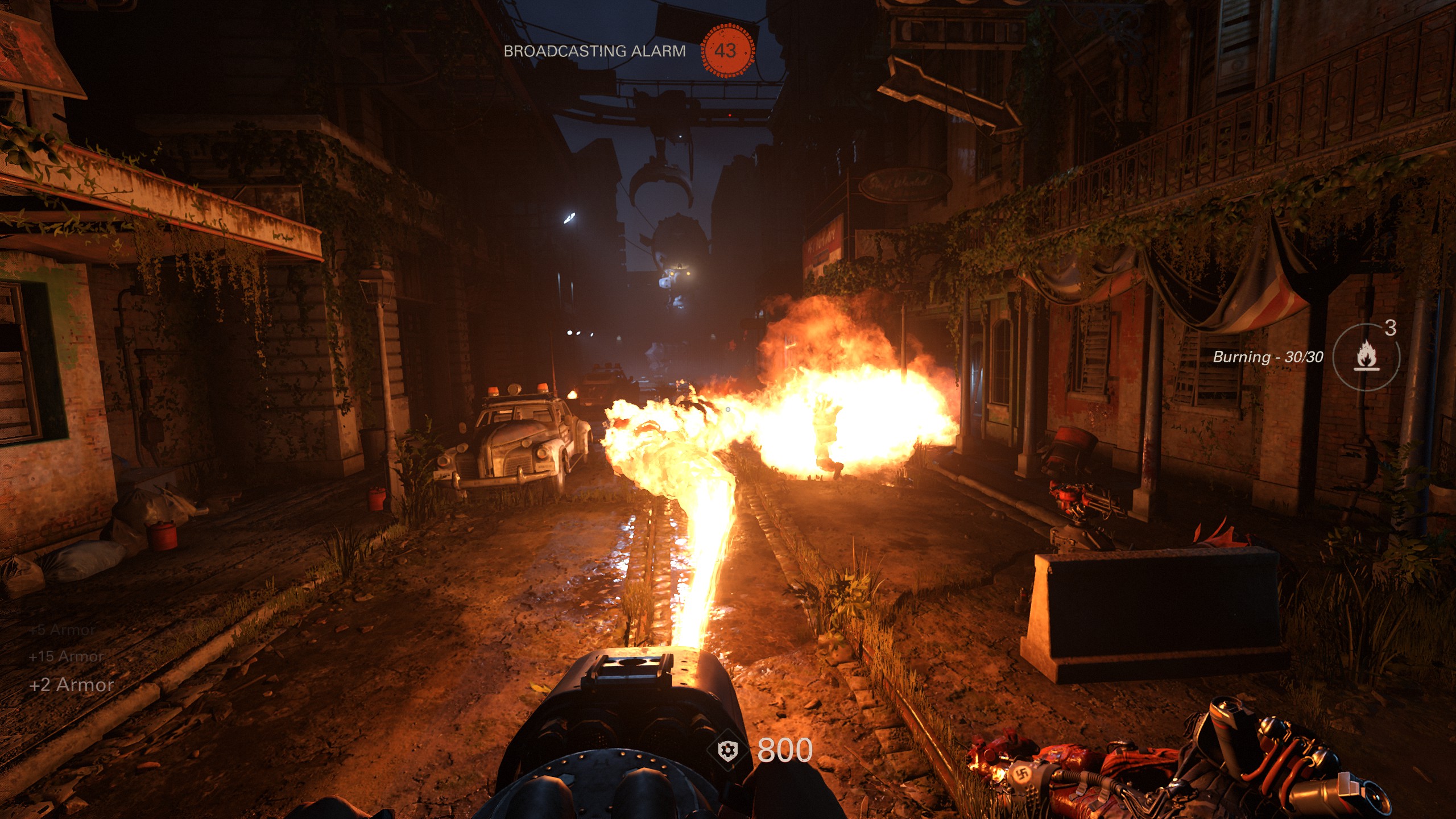Click the Burning perk flame icon
1456x819 pixels.
tap(1366, 358)
